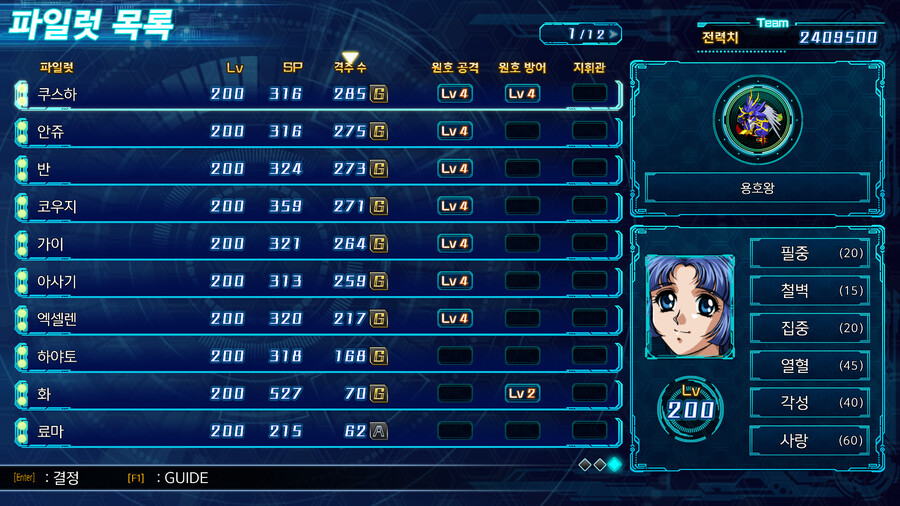Go to next page with arrow
900x506 pixels.
point(613,34)
